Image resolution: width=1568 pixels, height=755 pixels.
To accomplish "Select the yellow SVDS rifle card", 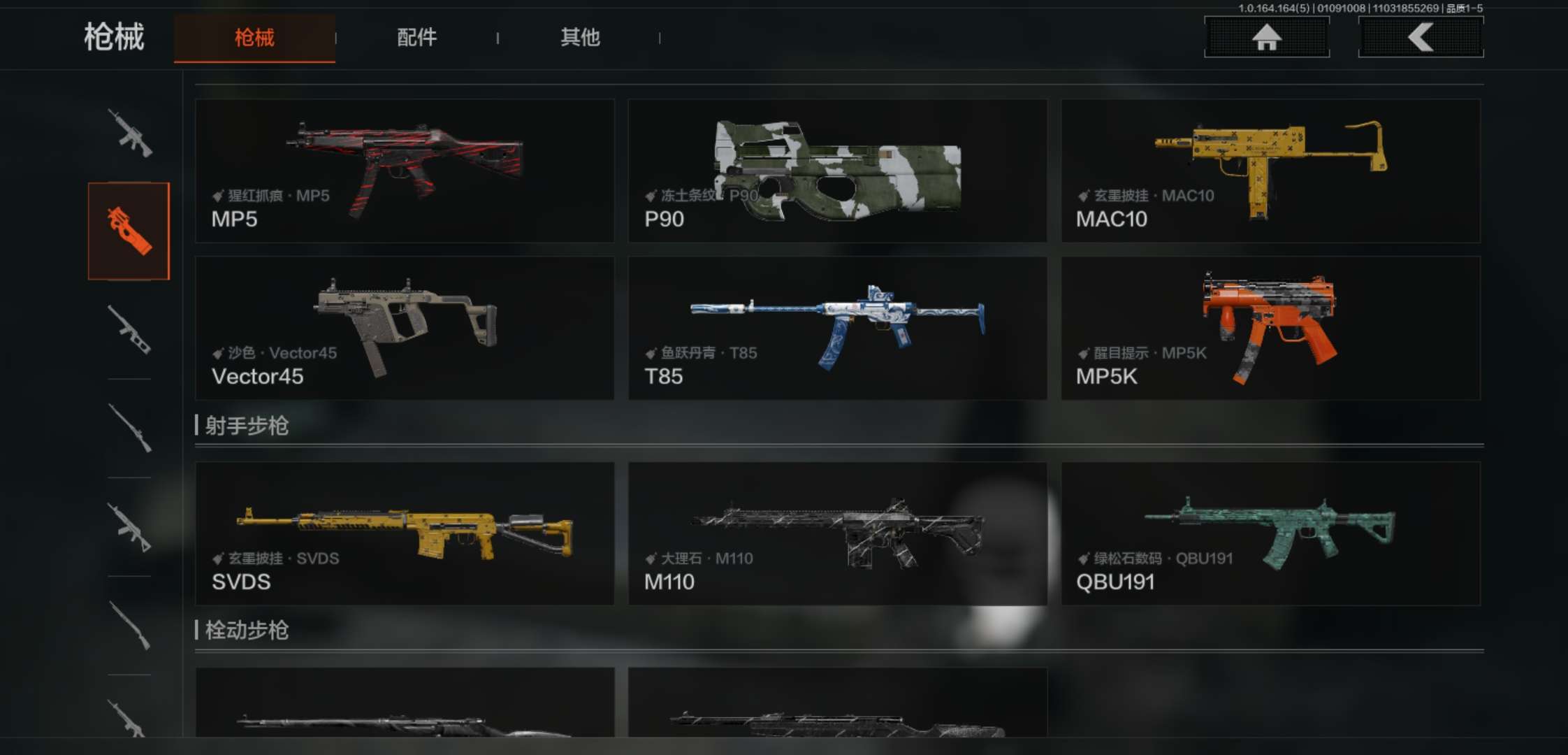I will [405, 533].
